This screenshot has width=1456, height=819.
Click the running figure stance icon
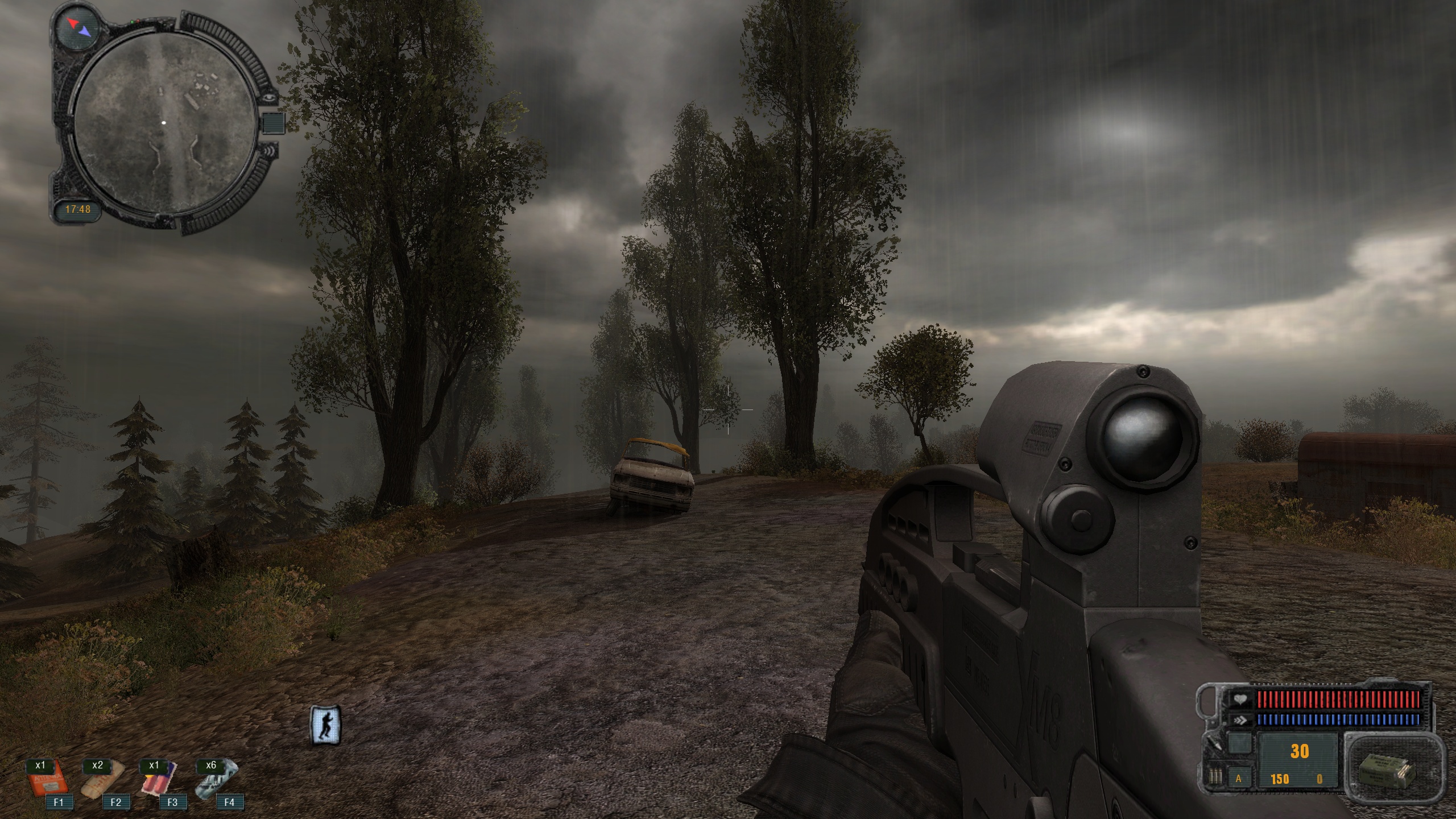coord(326,725)
